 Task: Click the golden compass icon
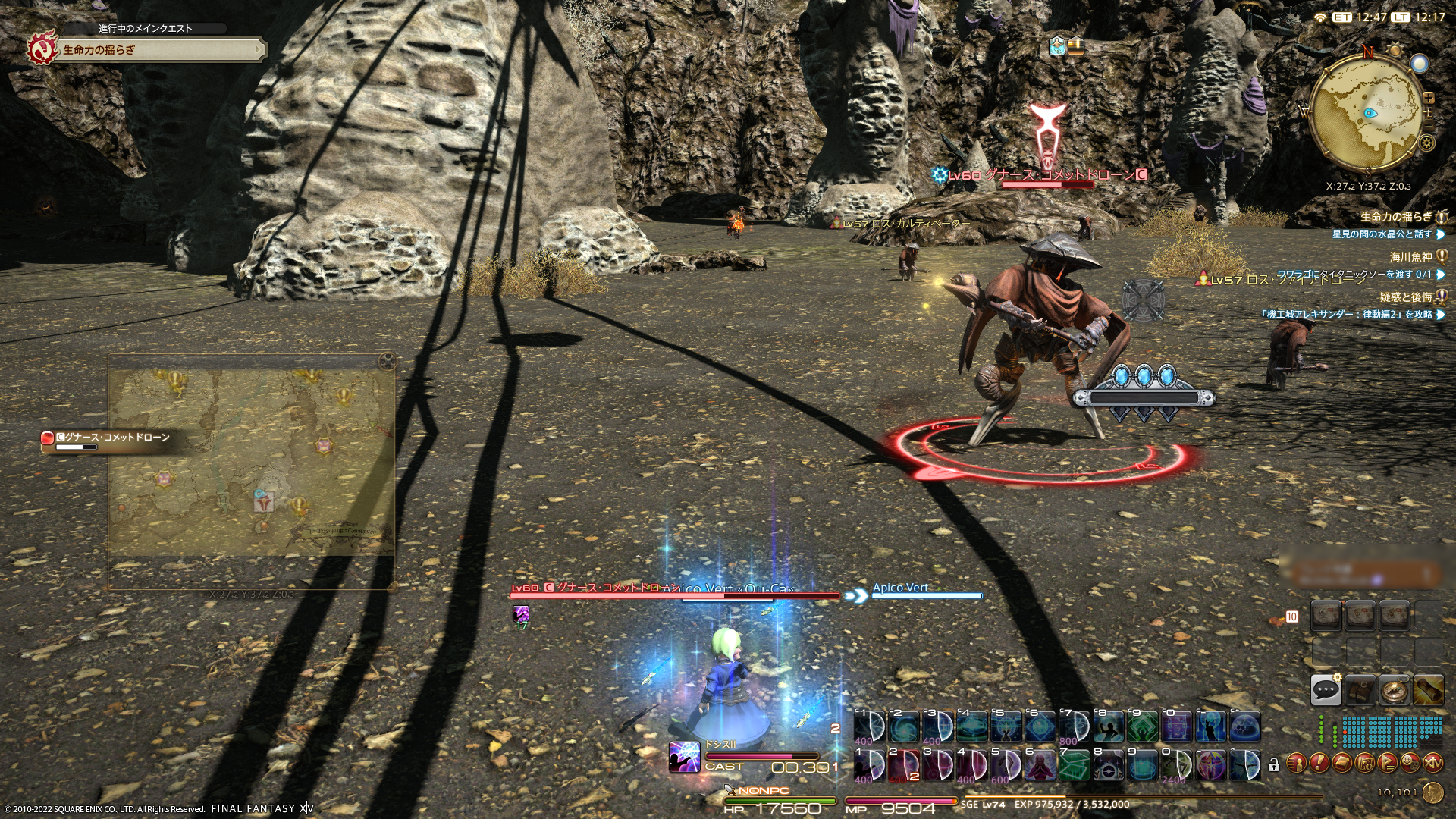click(x=1394, y=689)
